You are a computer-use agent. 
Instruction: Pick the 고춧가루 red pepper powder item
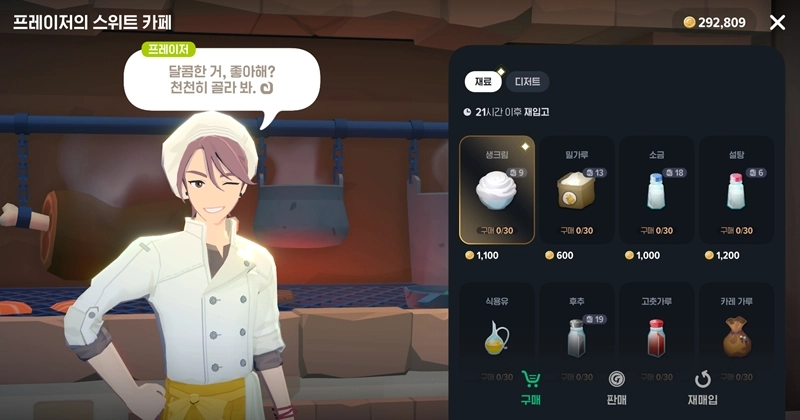(657, 335)
